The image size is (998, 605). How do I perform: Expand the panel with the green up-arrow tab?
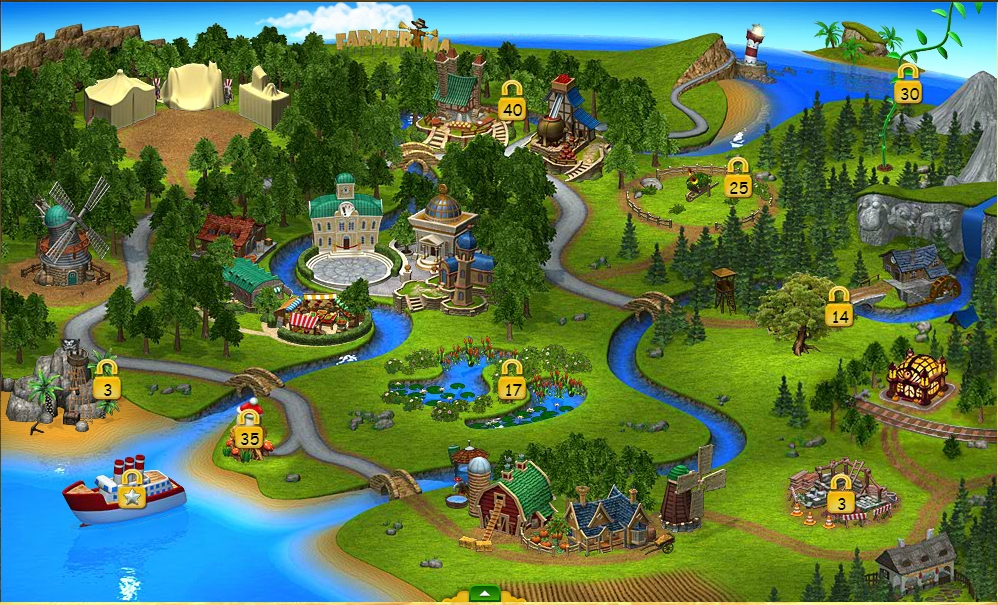(x=484, y=594)
